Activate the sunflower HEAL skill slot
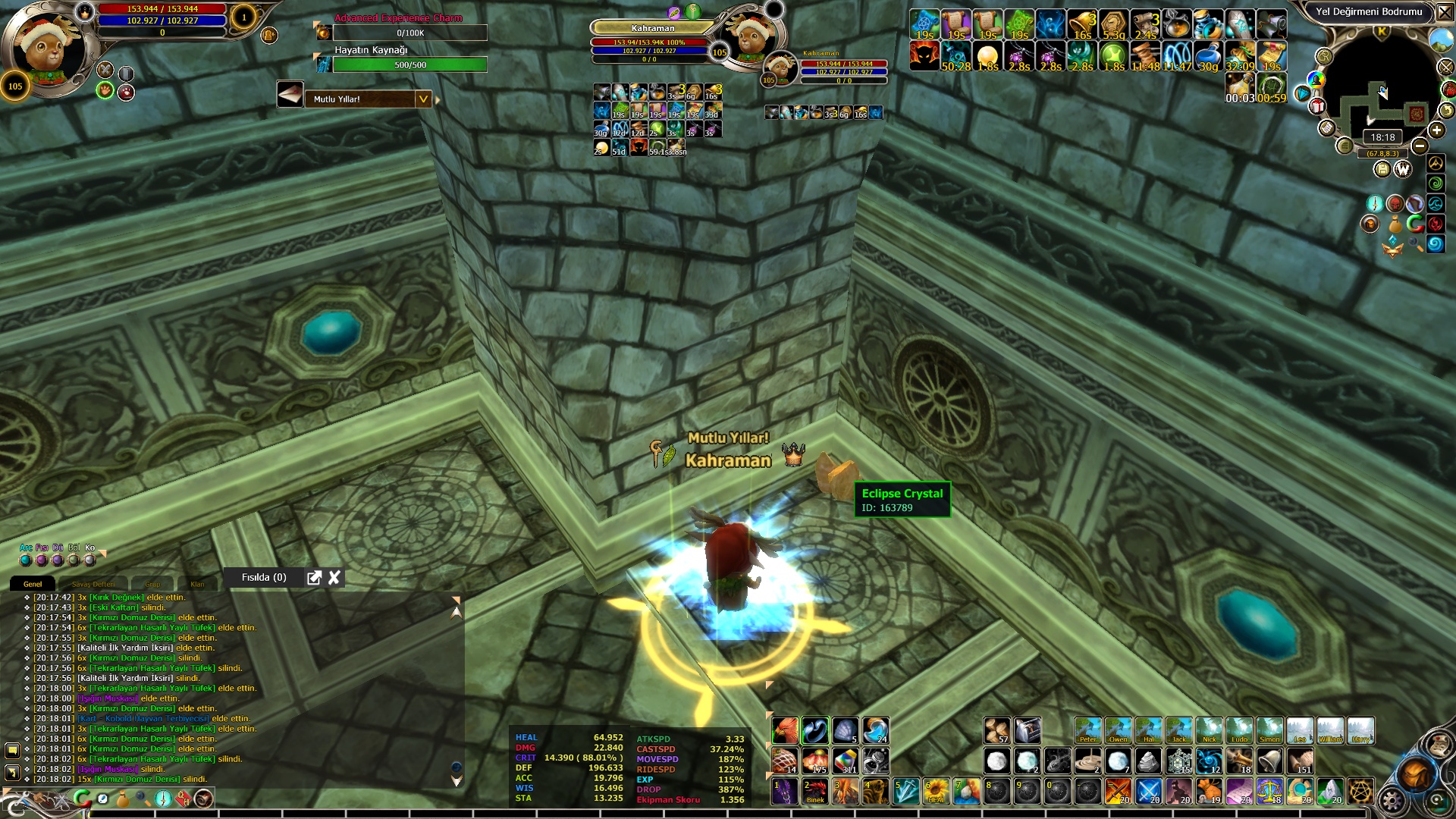Screen dimensions: 1456x819 pos(936,791)
